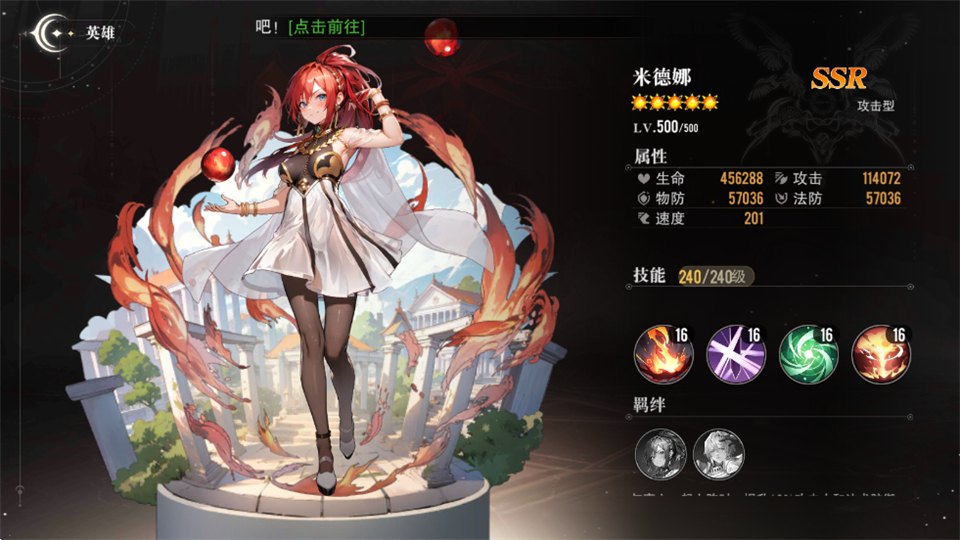This screenshot has width=960, height=540.
Task: Inspect the orange fire-beast skill icon
Action: pyautogui.click(x=879, y=354)
